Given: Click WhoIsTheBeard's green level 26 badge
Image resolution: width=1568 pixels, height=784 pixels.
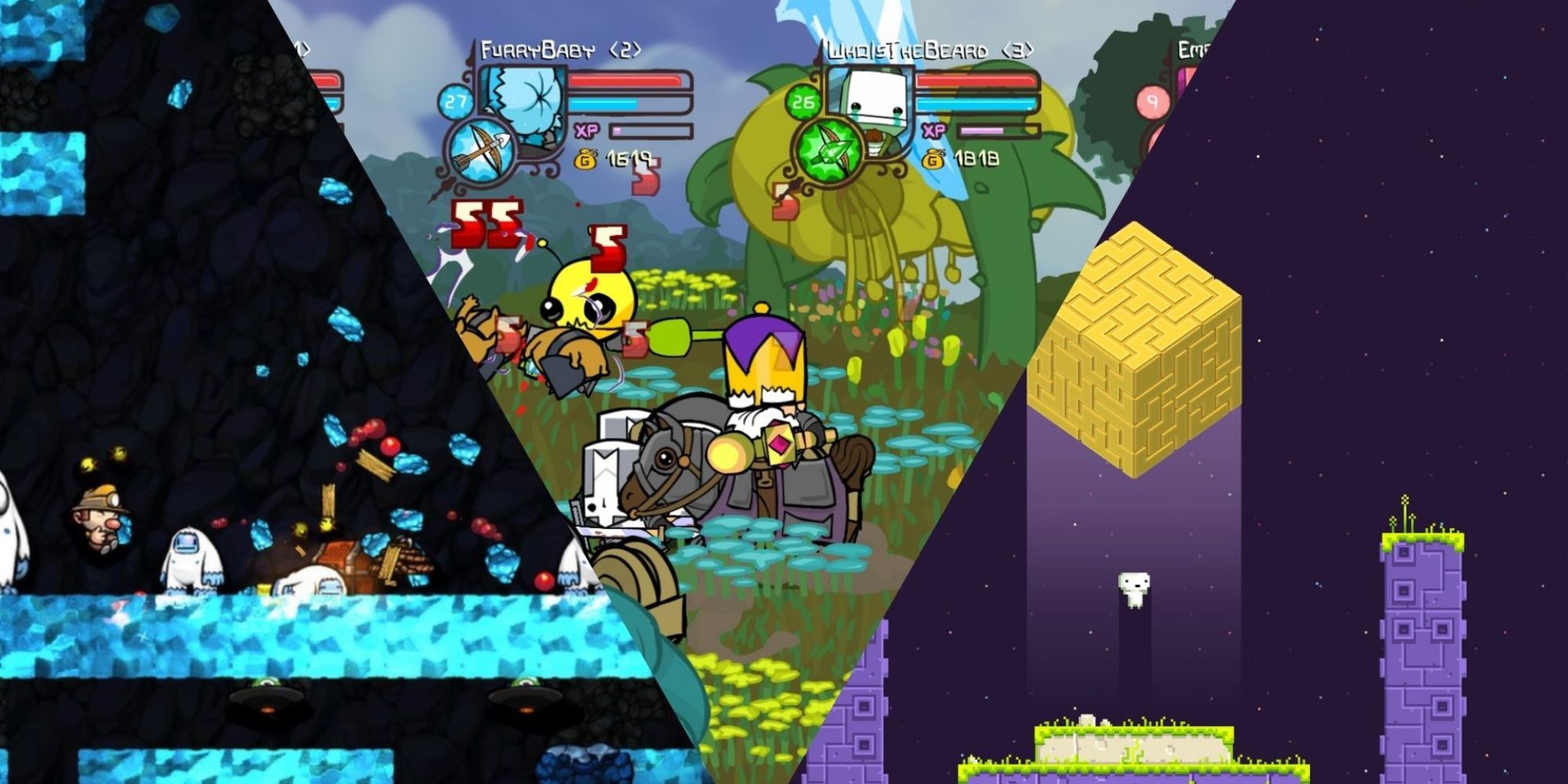Looking at the screenshot, I should [x=803, y=102].
